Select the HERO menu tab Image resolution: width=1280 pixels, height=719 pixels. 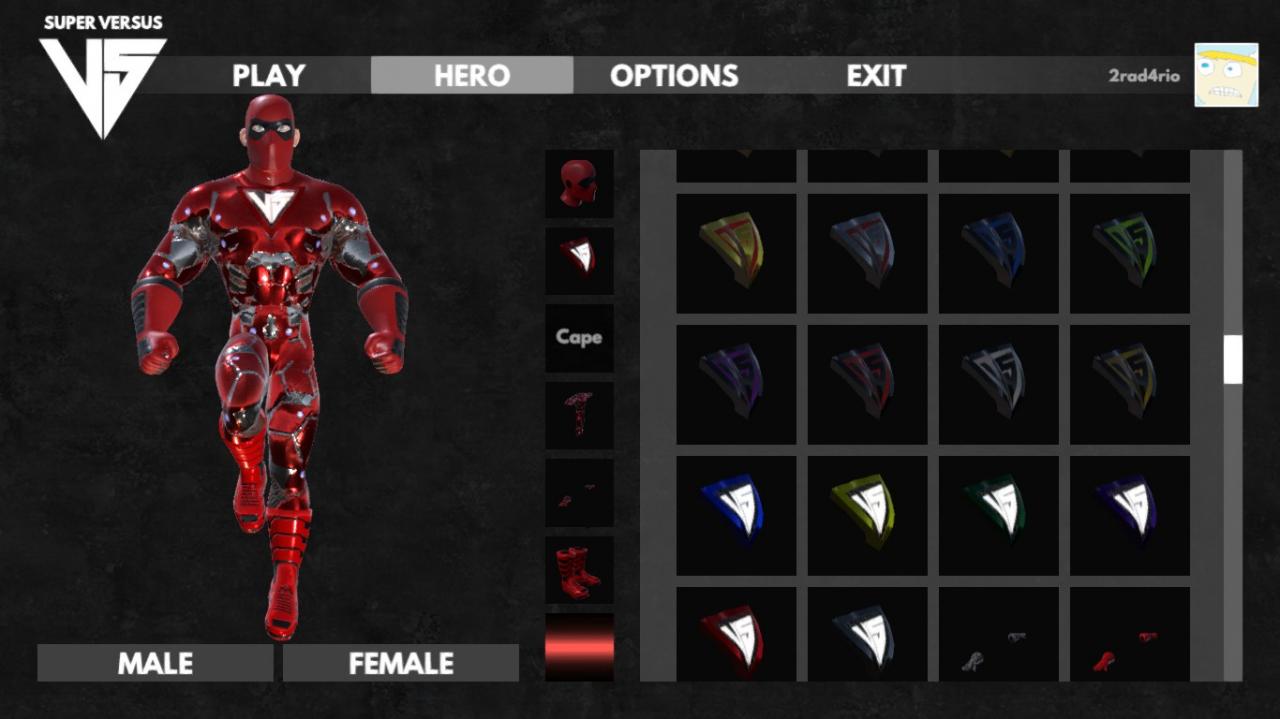tap(472, 76)
